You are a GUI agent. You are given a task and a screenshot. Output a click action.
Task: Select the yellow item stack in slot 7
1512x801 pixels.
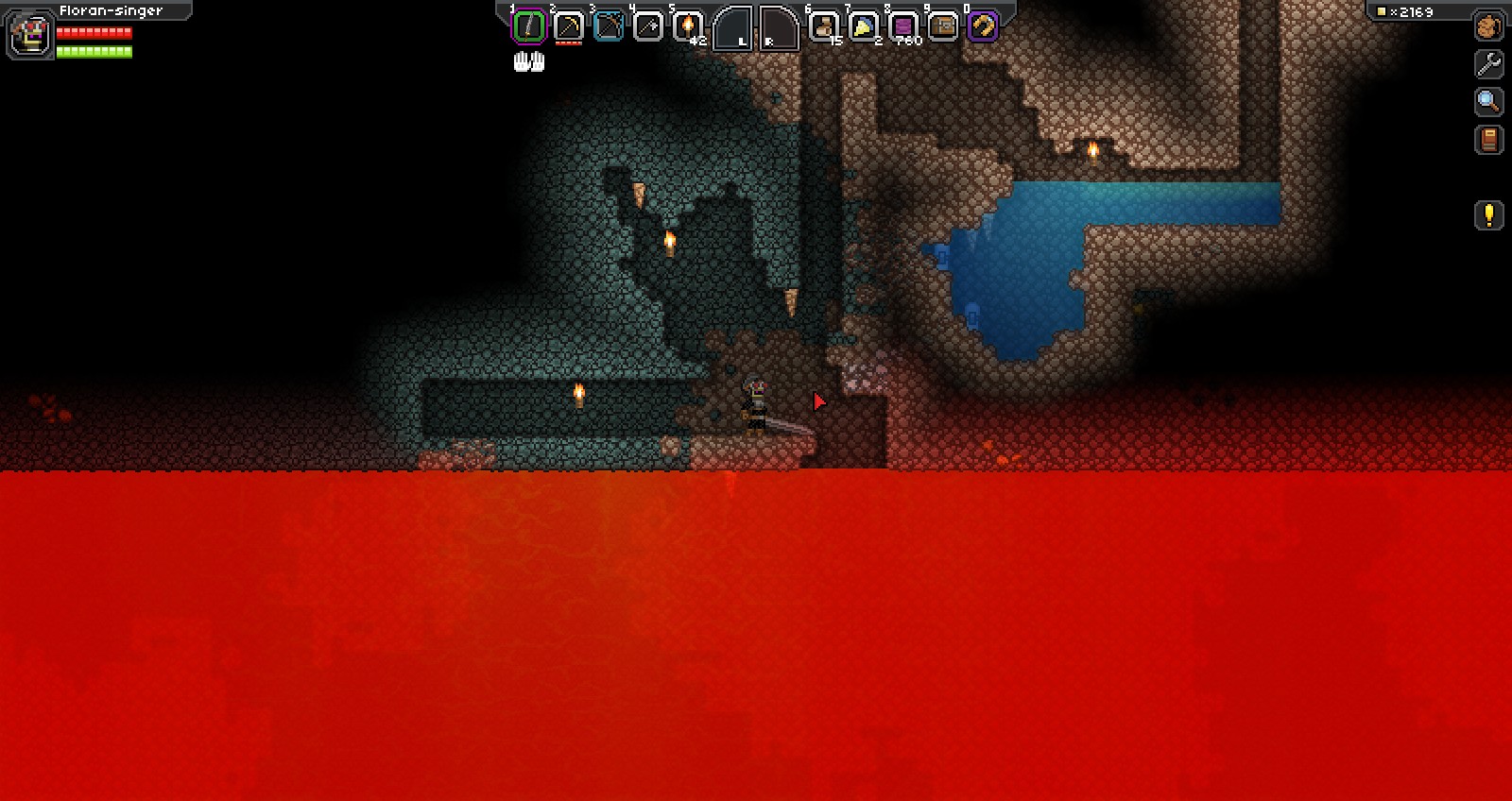(862, 25)
